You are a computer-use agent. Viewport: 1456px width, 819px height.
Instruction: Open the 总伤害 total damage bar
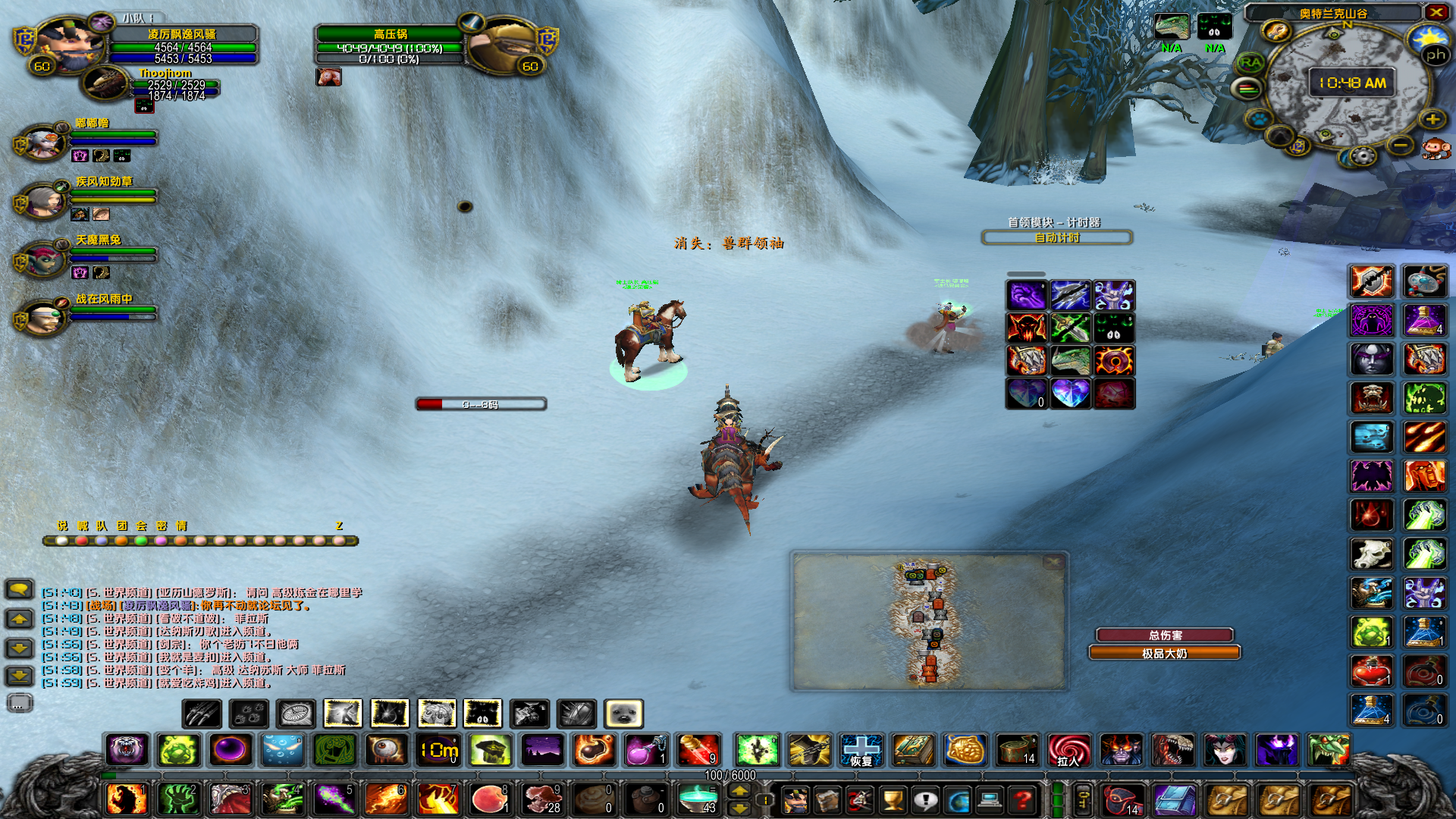(x=1165, y=635)
